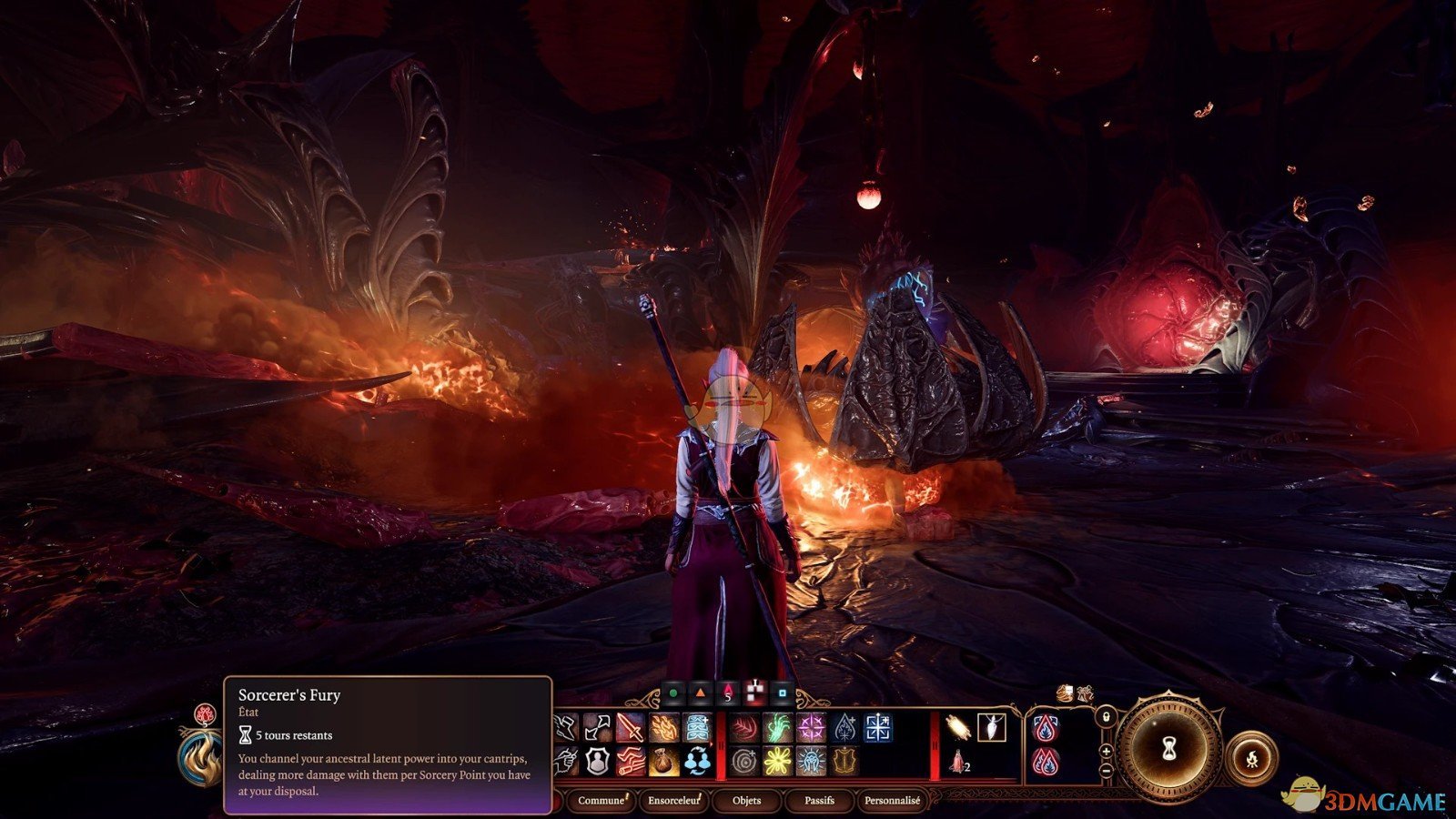End turn with the hourglass button
Screen dimensions: 1456x819
click(x=1169, y=749)
